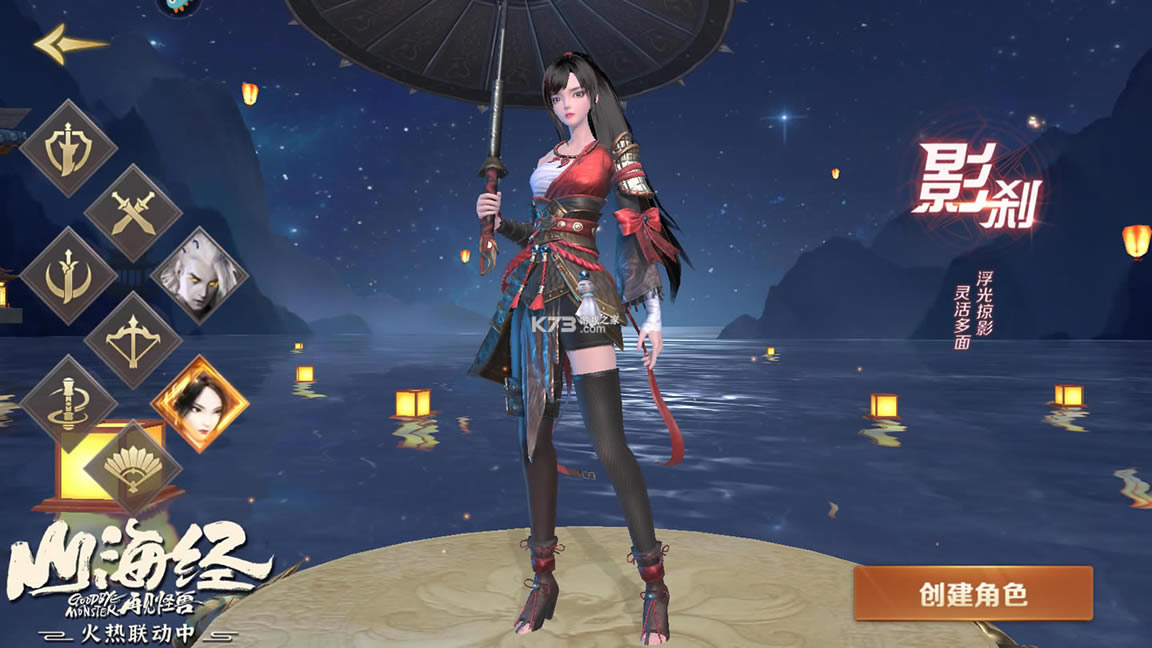Go back with the golden arrow
This screenshot has width=1152, height=648.
click(69, 43)
